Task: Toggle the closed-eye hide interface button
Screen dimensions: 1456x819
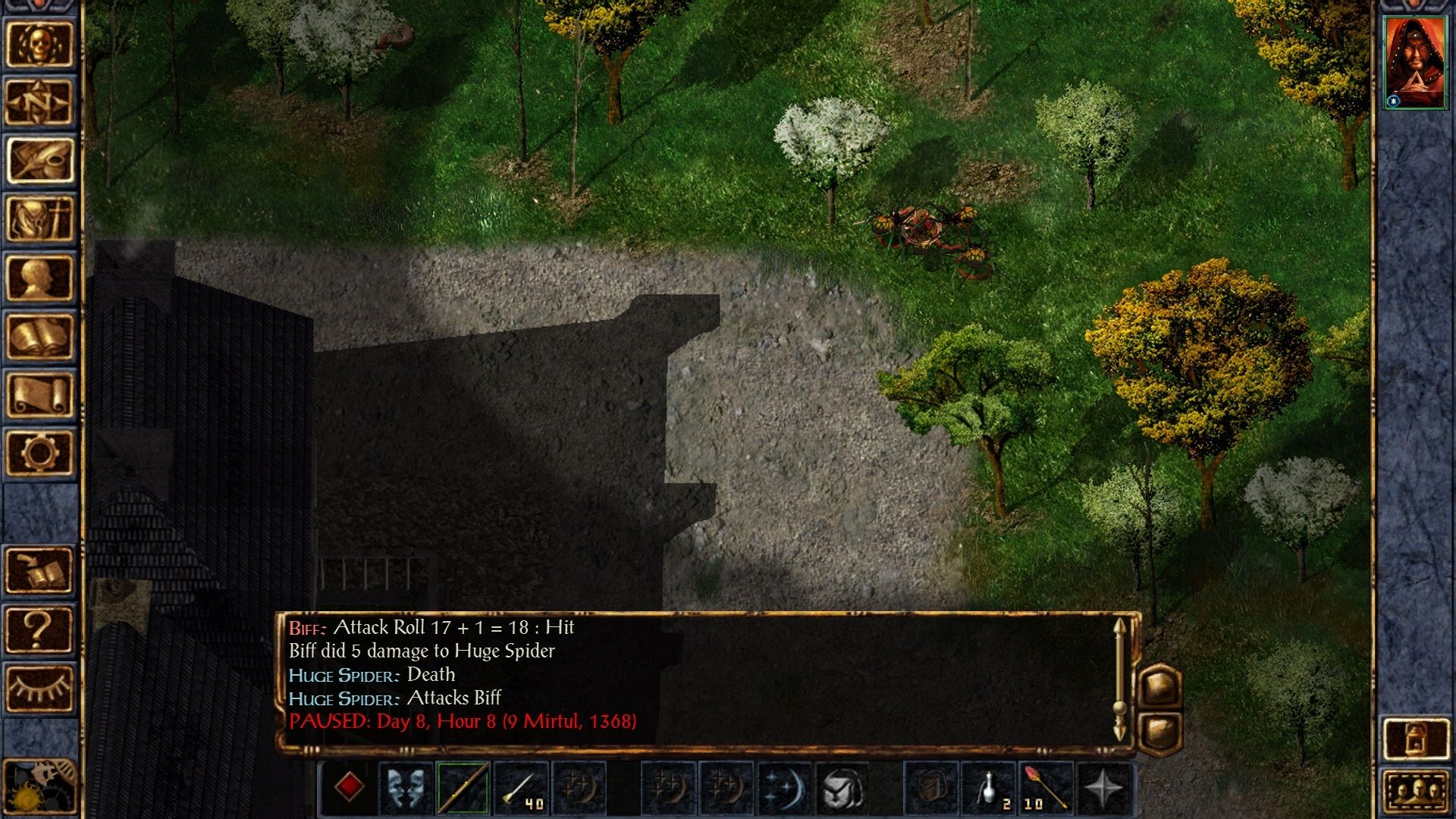Action: point(39,687)
